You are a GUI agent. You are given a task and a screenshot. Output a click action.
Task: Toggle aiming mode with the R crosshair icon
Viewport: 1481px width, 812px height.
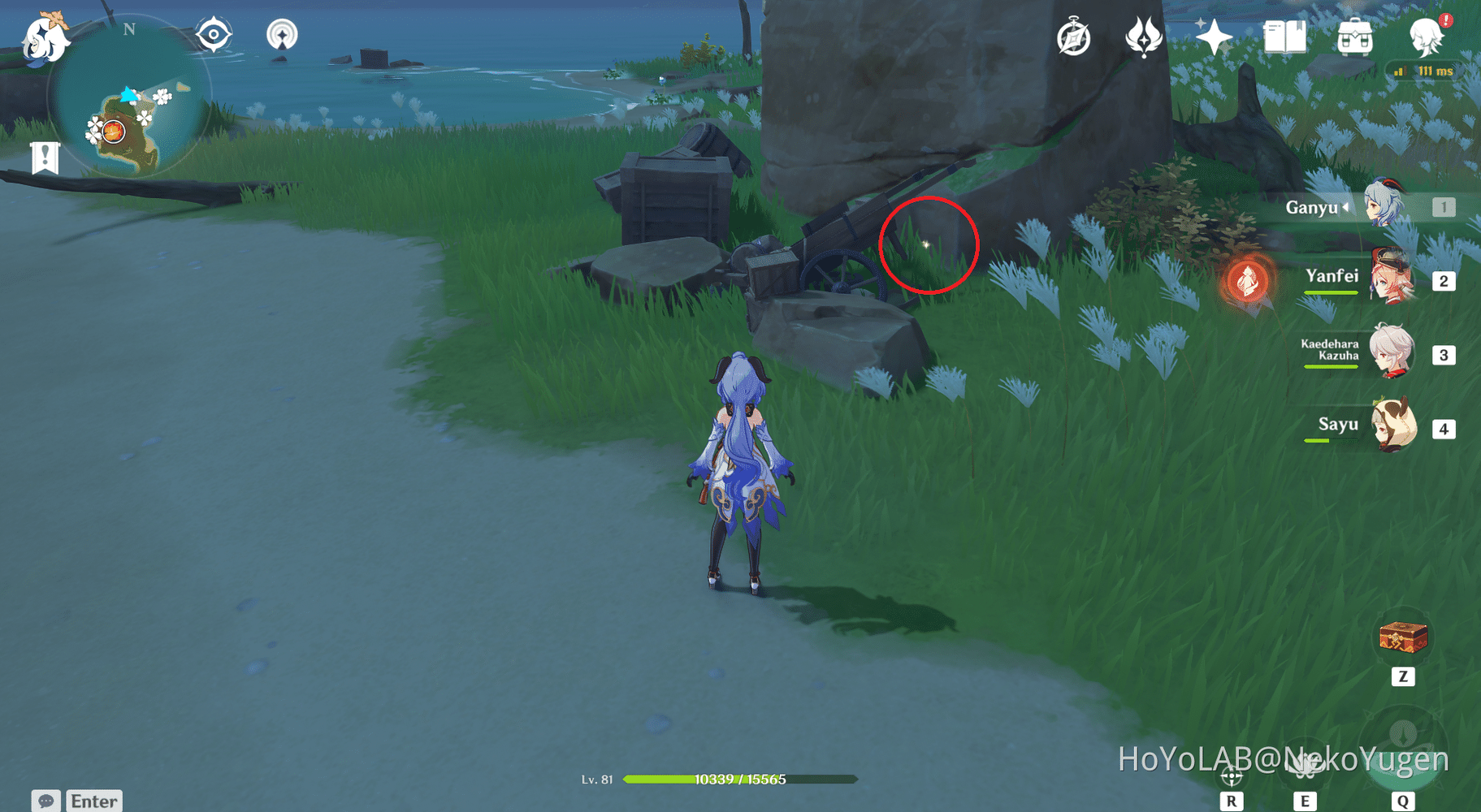click(x=1233, y=775)
